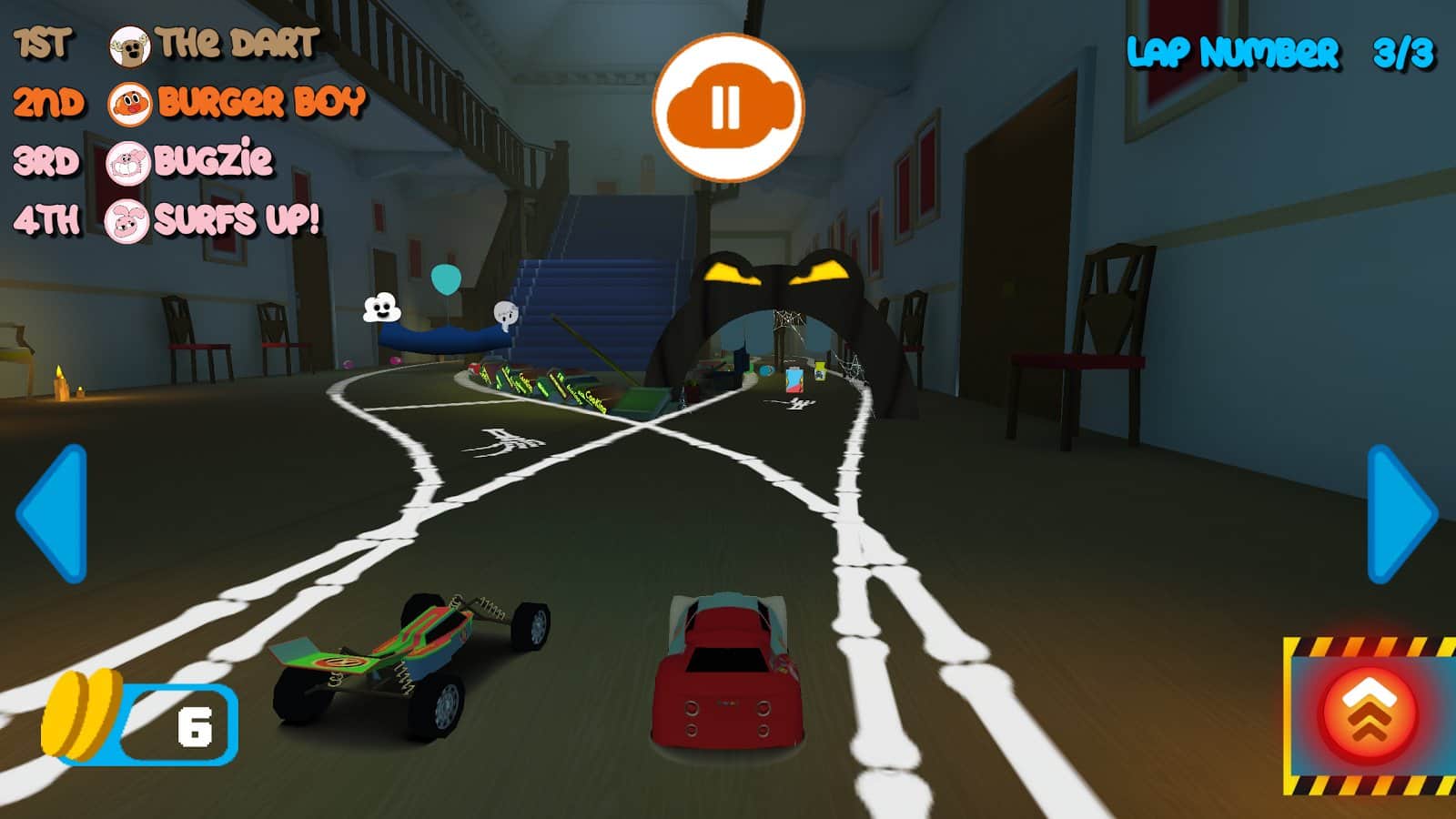
Task: Steer right with the blue arrow
Action: click(x=1400, y=513)
